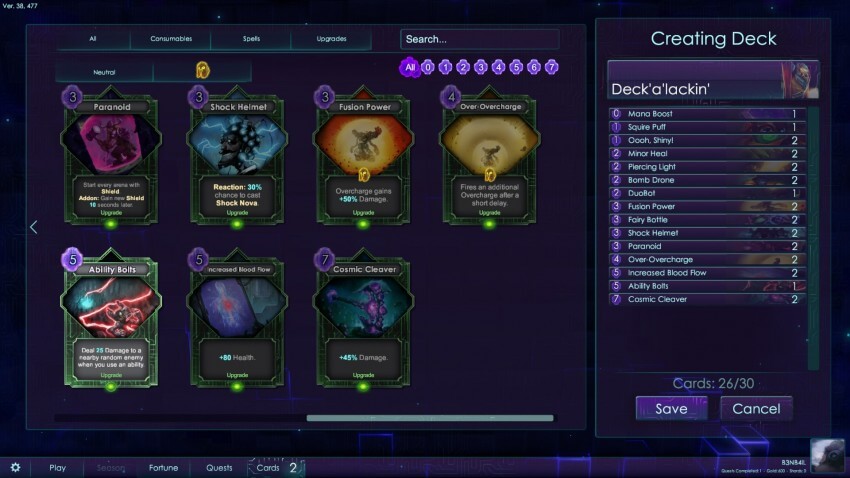
Task: Go to the previous card page arrow
Action: (33, 227)
